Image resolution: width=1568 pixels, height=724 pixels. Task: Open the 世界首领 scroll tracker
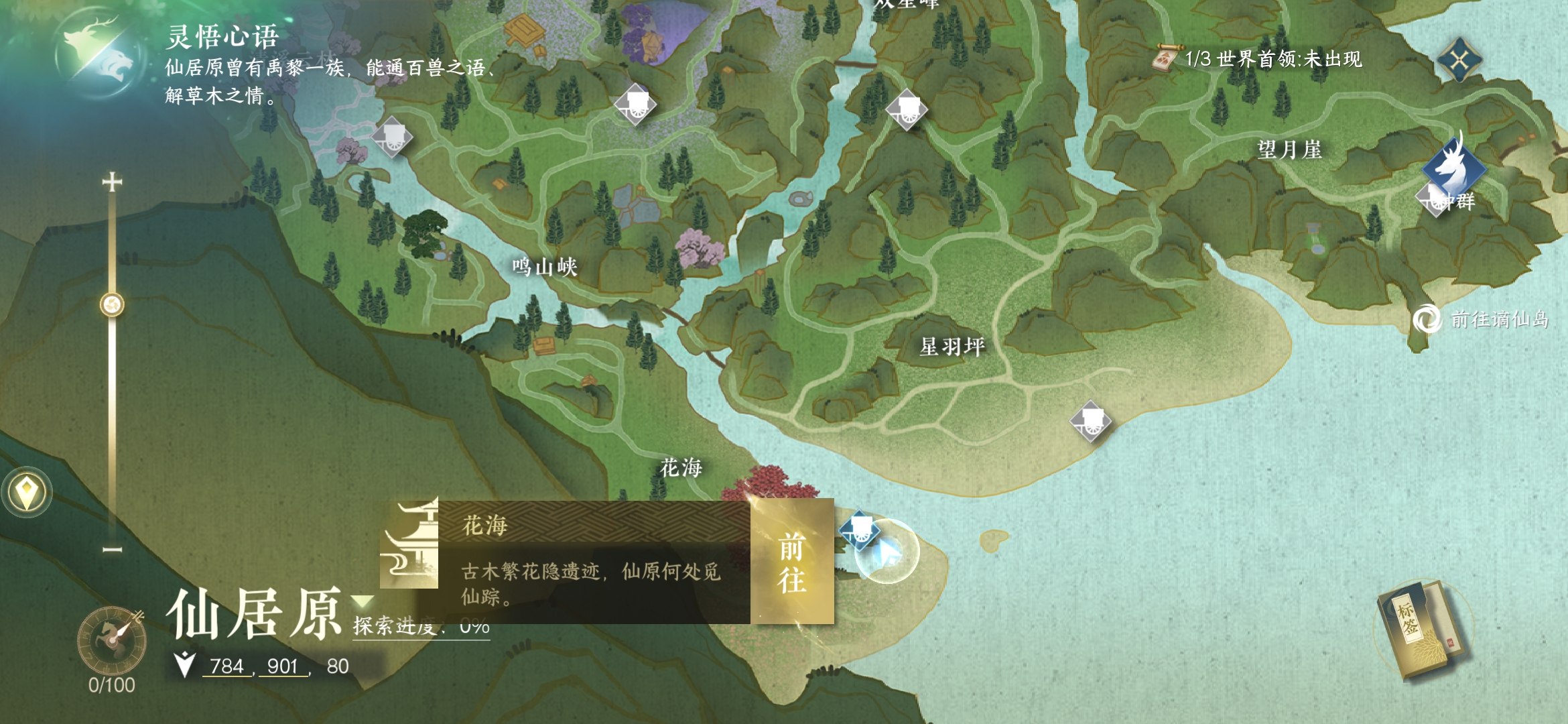(1166, 59)
